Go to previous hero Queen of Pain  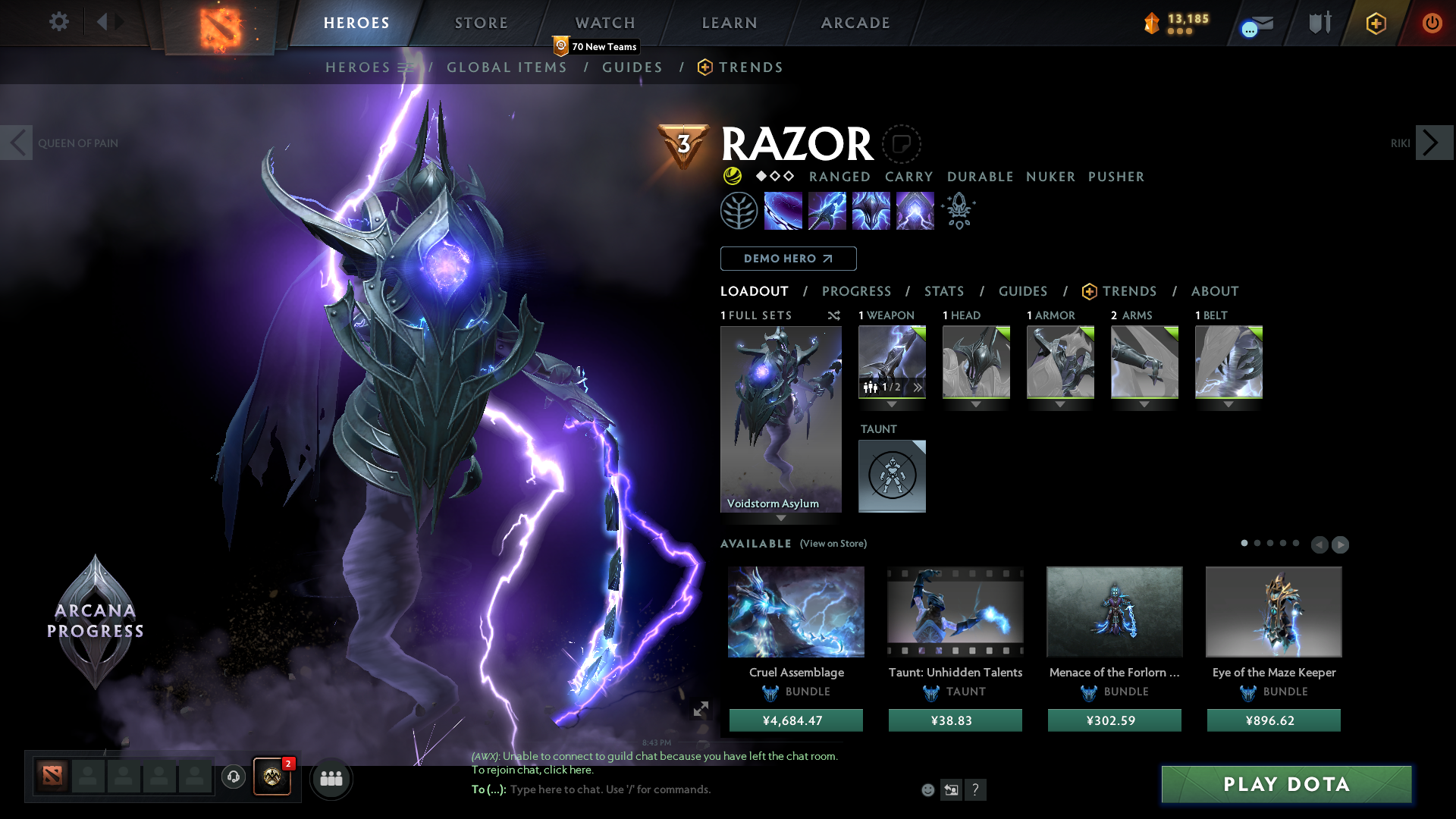tap(17, 143)
